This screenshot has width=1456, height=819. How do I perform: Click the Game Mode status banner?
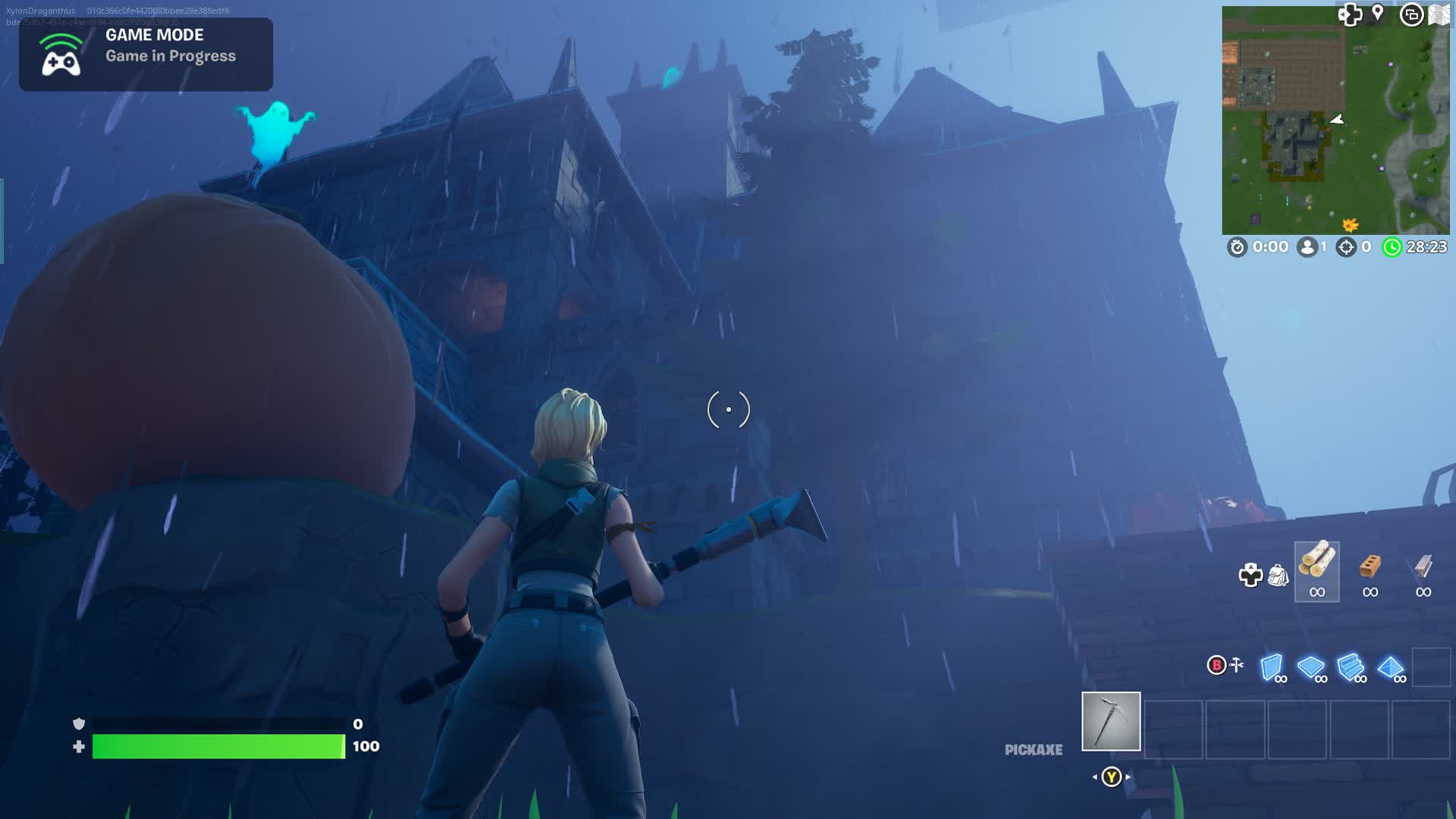point(146,55)
